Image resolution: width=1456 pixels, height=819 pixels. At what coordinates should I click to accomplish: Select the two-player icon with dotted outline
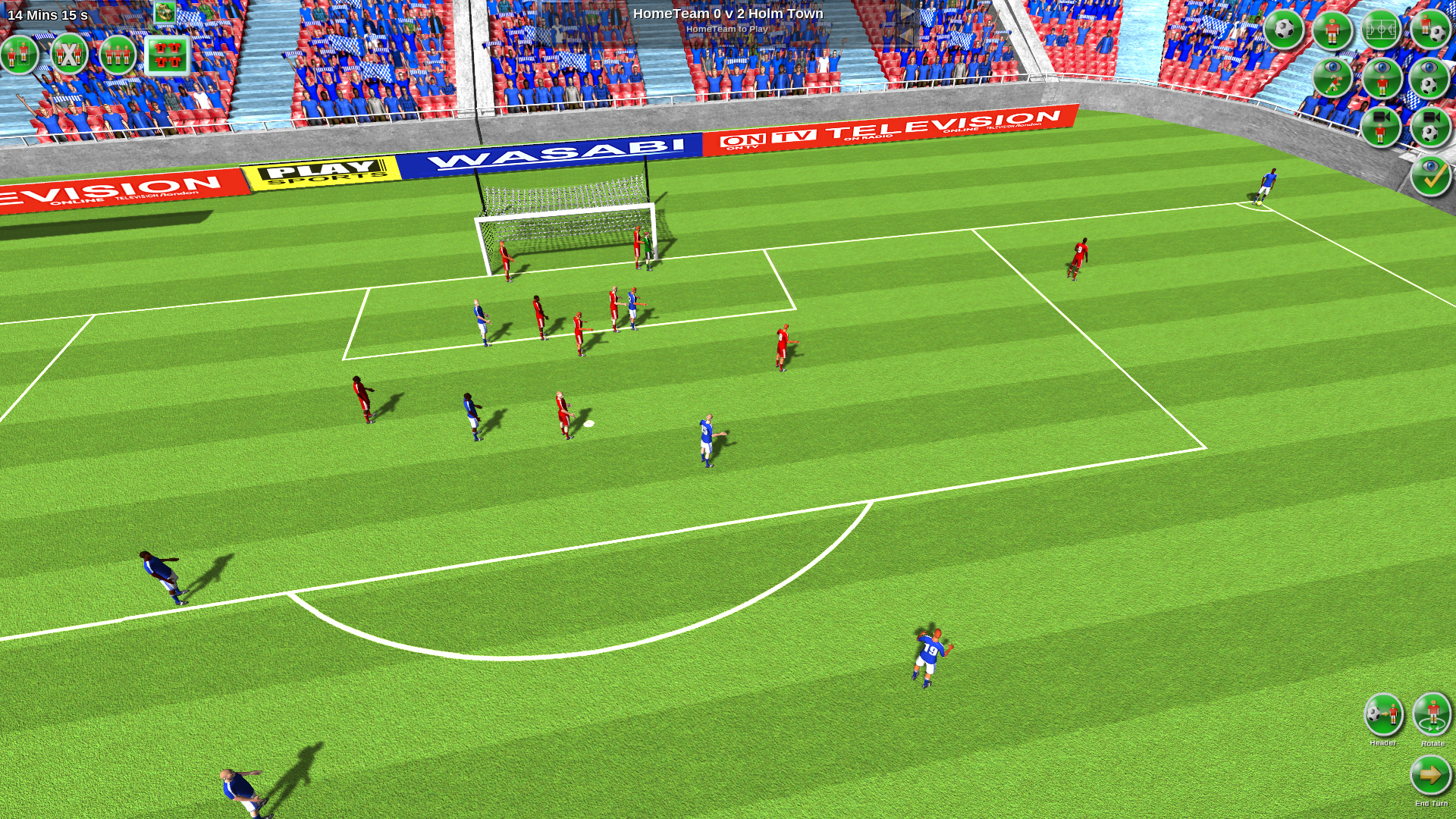point(20,55)
